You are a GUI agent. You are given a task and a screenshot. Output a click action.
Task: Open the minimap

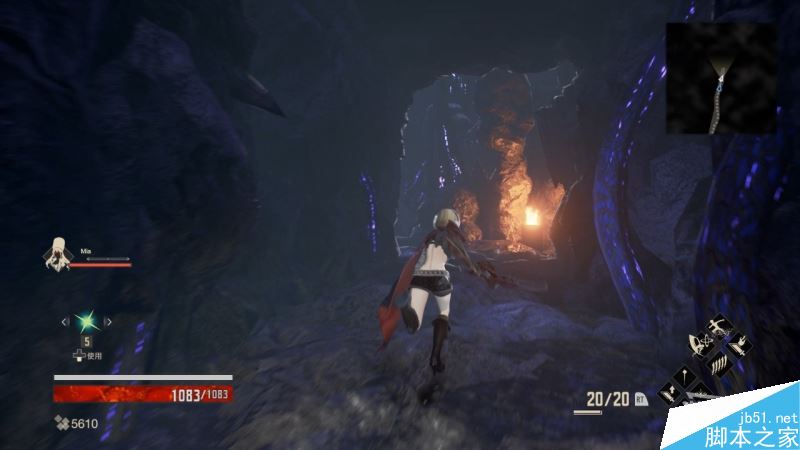(721, 78)
